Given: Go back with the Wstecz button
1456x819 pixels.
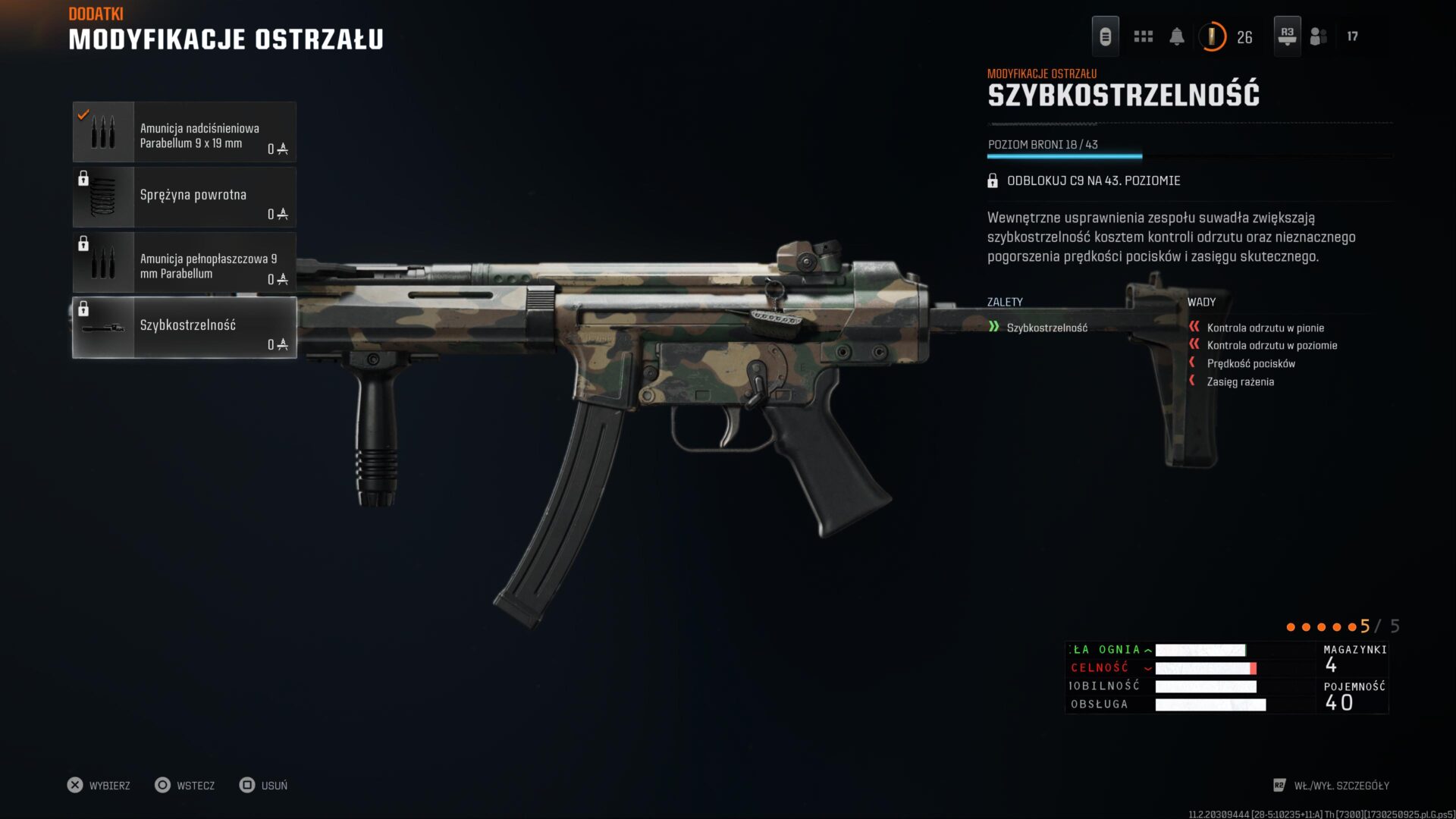Looking at the screenshot, I should [x=185, y=786].
